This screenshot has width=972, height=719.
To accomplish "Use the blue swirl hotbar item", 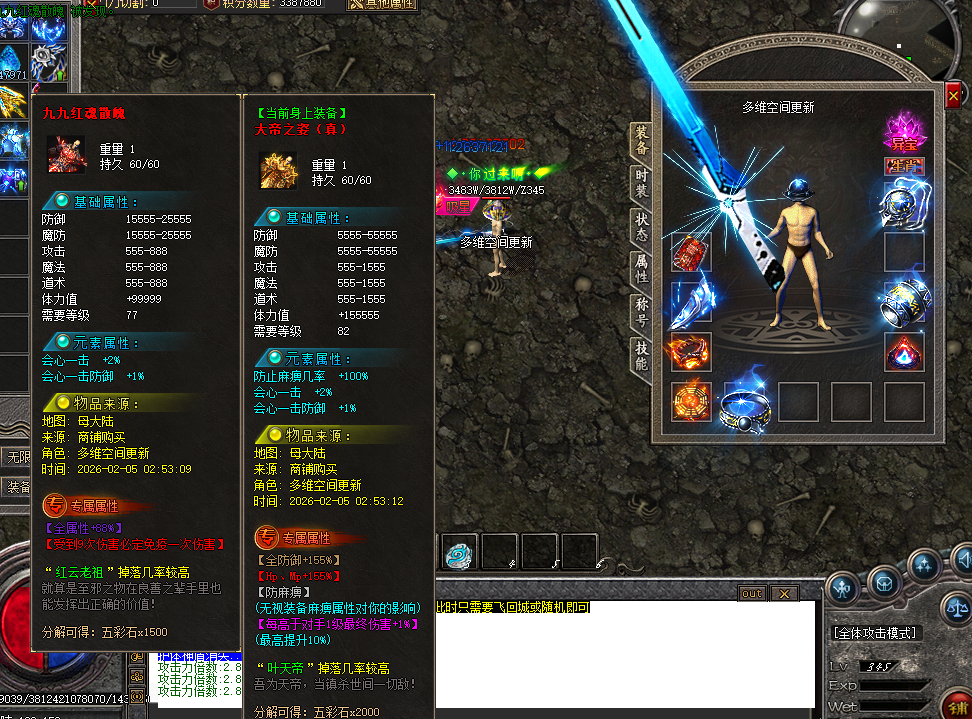I will [x=459, y=551].
